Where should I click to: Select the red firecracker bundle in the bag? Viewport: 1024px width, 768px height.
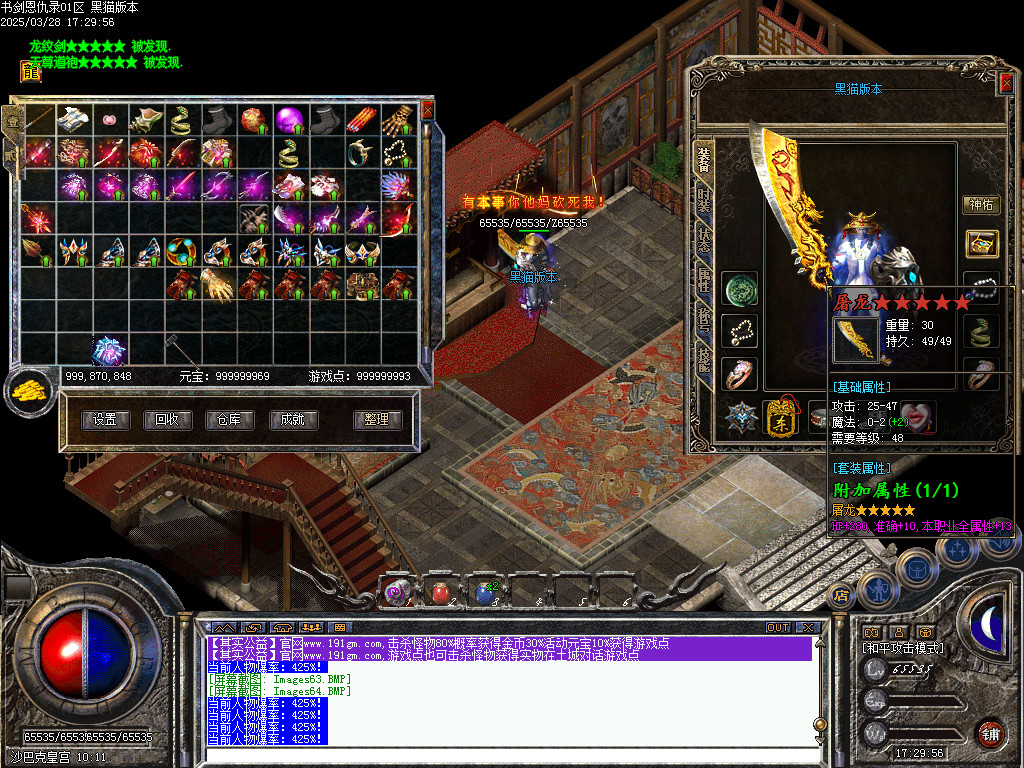point(361,120)
